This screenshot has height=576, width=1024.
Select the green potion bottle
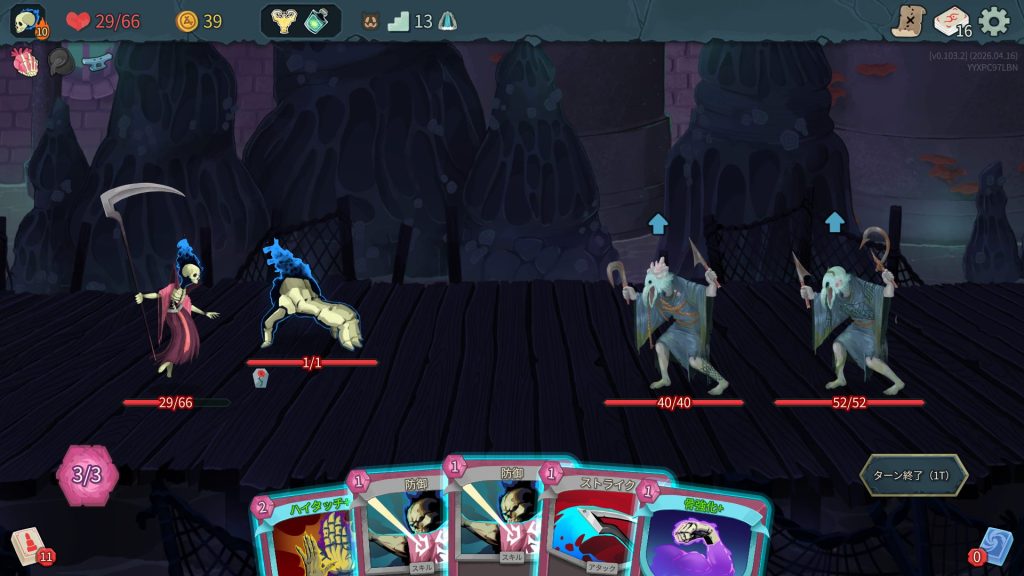tap(318, 21)
